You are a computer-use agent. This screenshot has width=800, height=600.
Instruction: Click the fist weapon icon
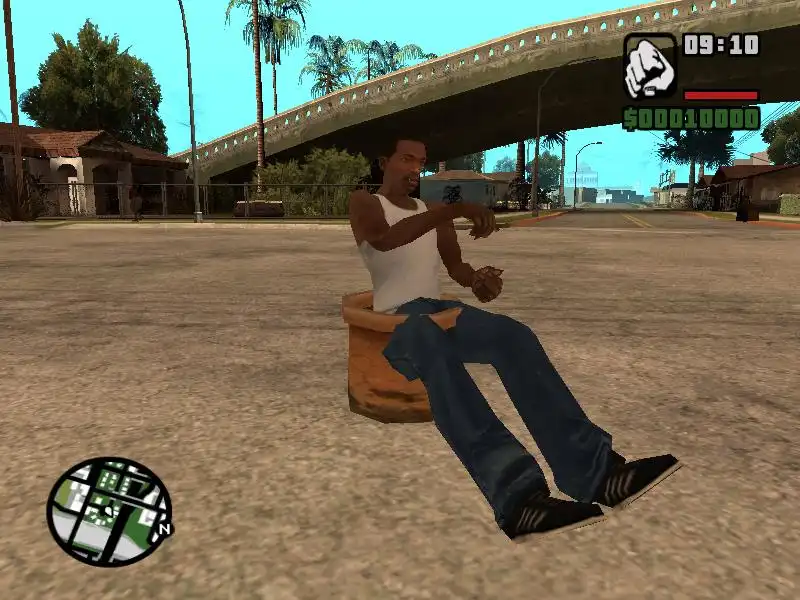tap(650, 66)
